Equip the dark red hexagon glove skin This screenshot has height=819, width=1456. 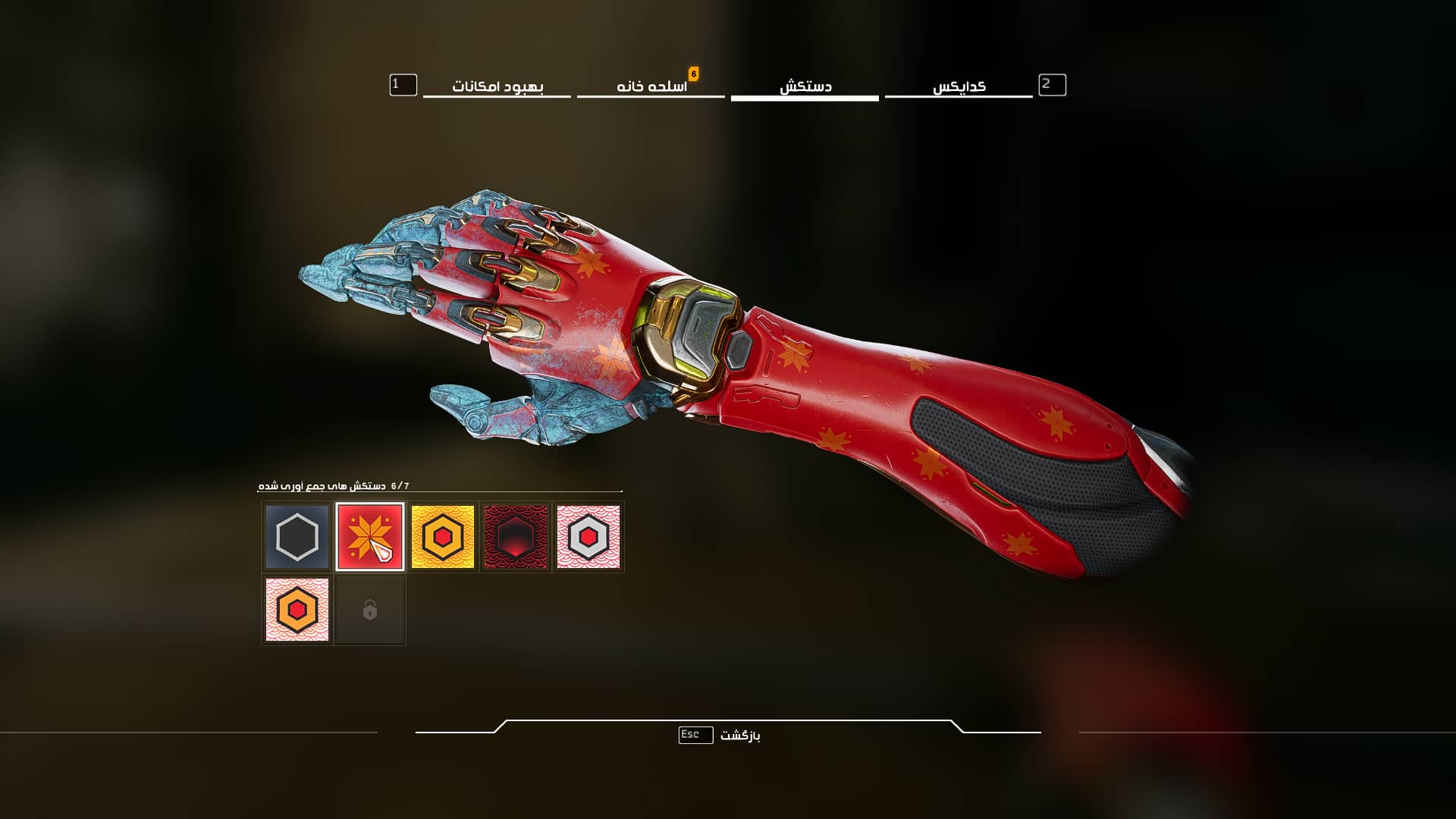coord(516,537)
